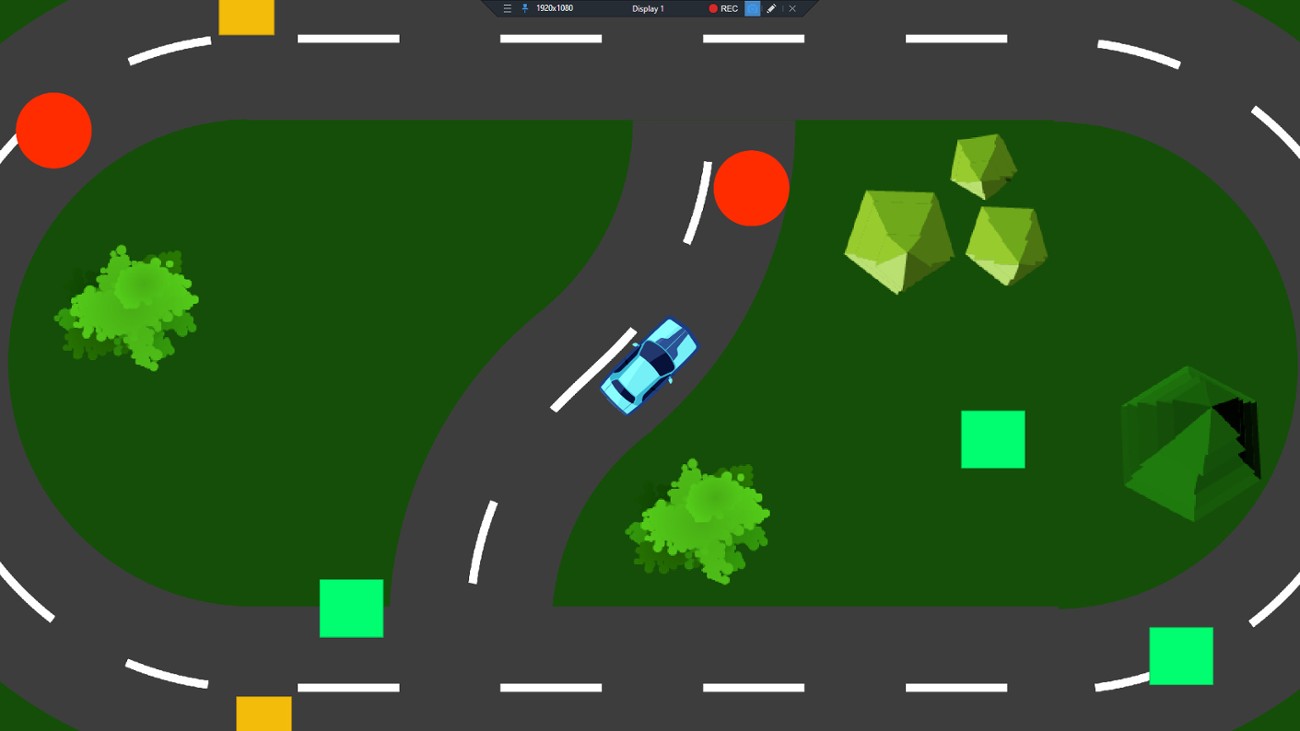
Task: Toggle the pin icon to keep toolbar visible
Action: tap(526, 8)
